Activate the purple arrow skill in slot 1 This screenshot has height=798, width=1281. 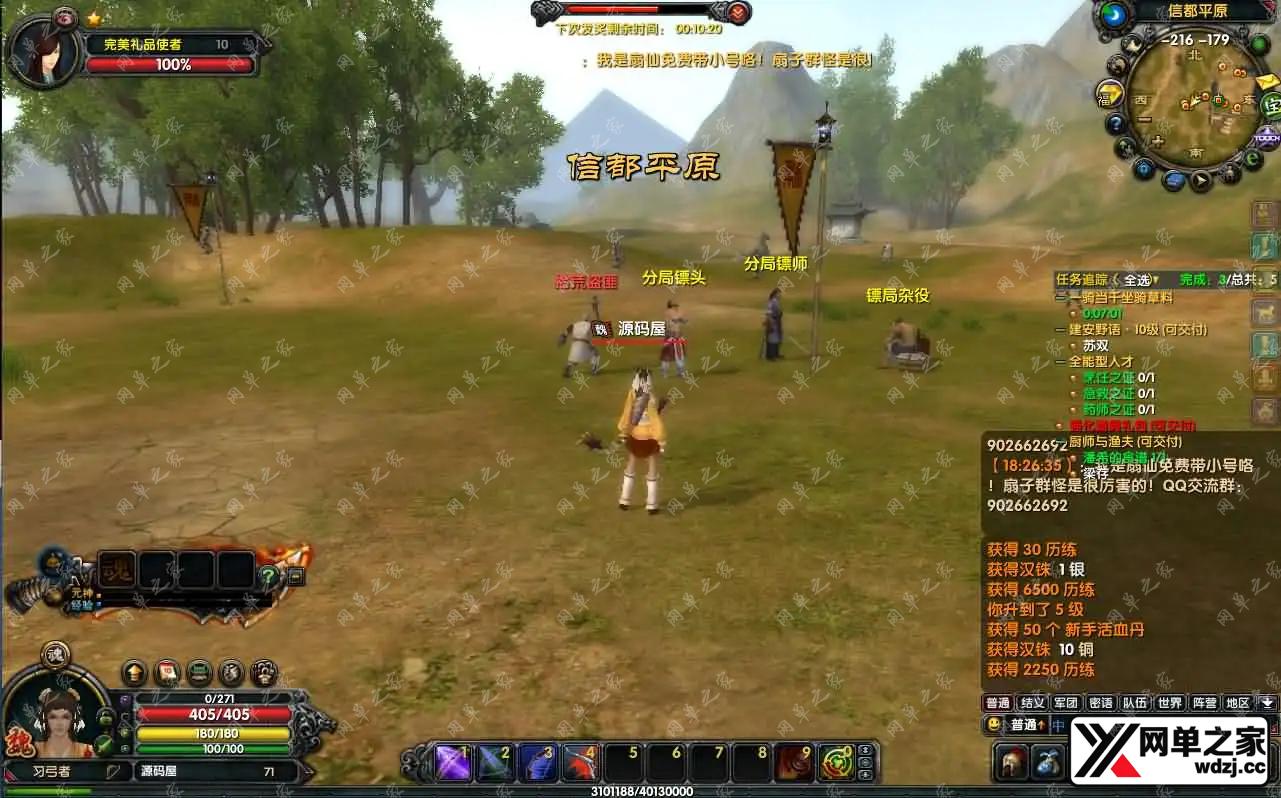pyautogui.click(x=454, y=763)
